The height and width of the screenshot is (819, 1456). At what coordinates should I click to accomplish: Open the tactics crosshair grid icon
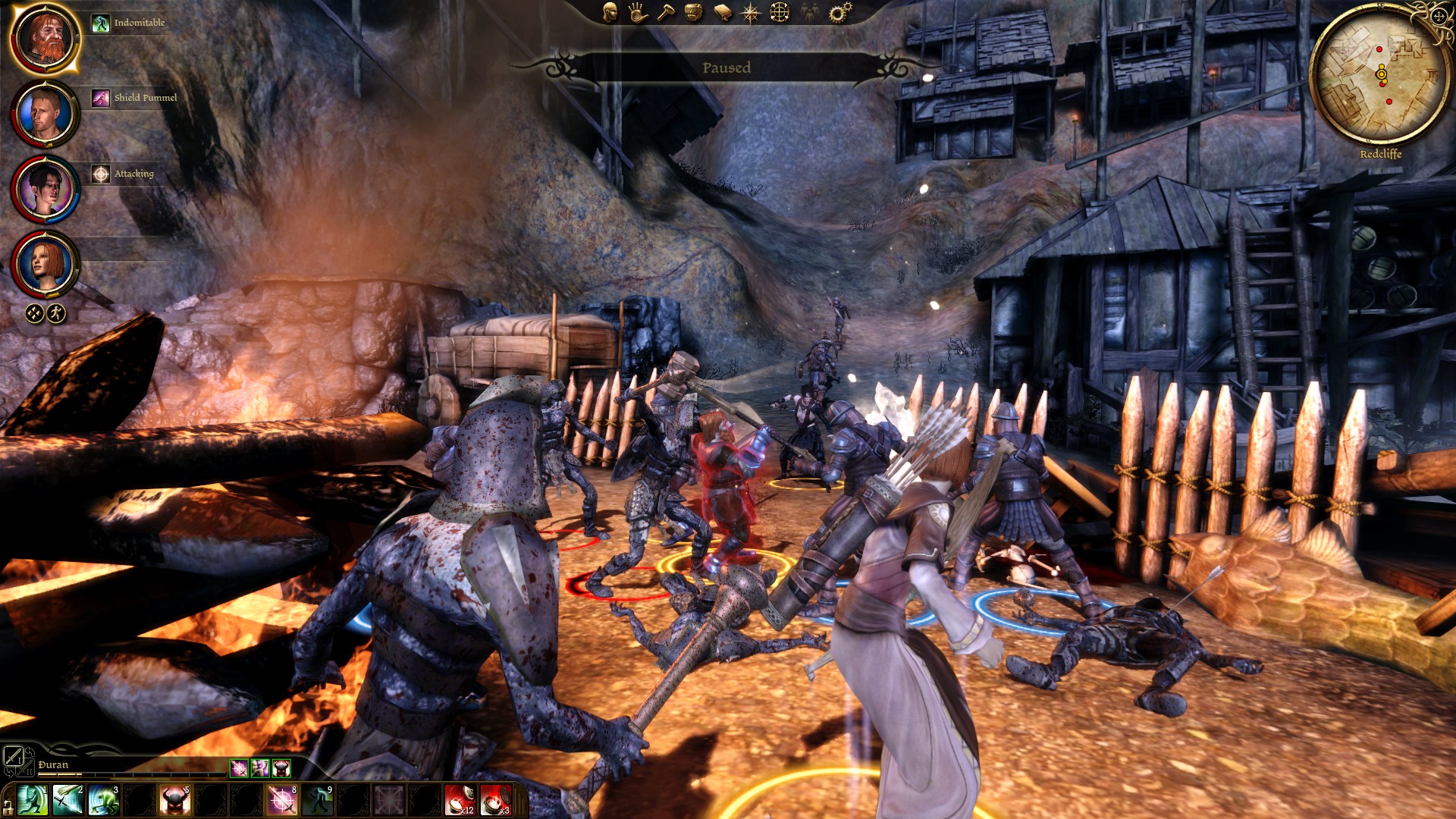pyautogui.click(x=780, y=12)
